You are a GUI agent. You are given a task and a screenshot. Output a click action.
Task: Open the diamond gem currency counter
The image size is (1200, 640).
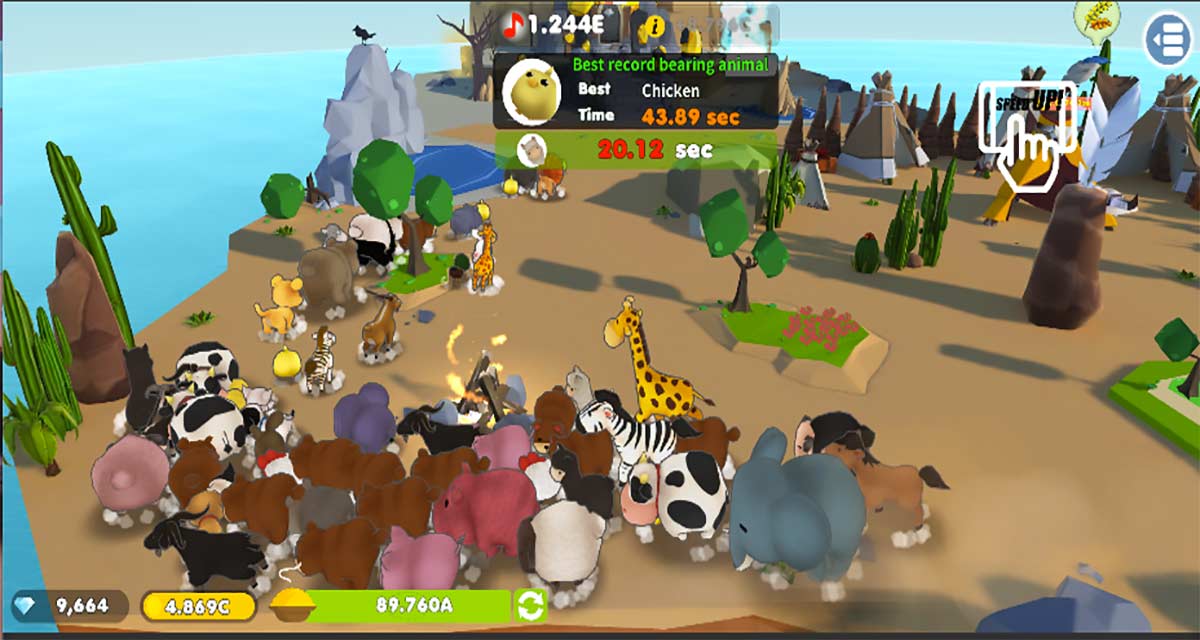pyautogui.click(x=70, y=605)
